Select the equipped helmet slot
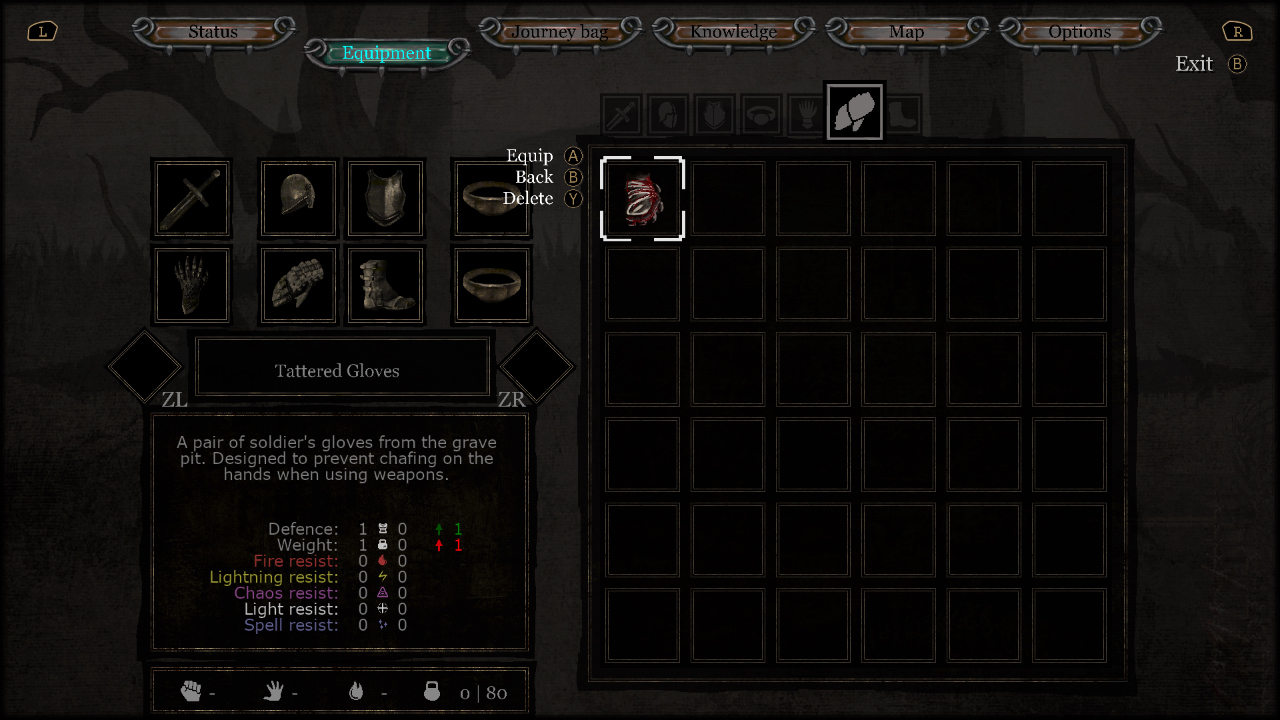 click(298, 199)
